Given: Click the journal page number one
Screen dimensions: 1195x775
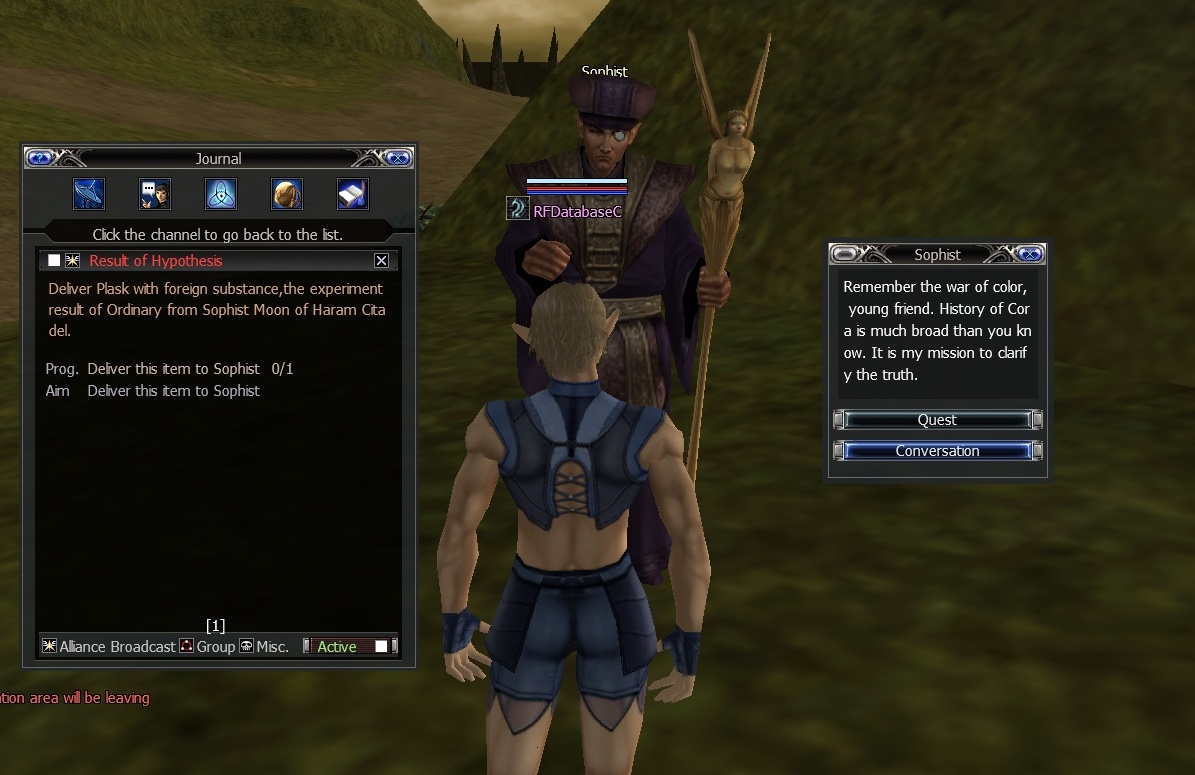Looking at the screenshot, I should [215, 626].
